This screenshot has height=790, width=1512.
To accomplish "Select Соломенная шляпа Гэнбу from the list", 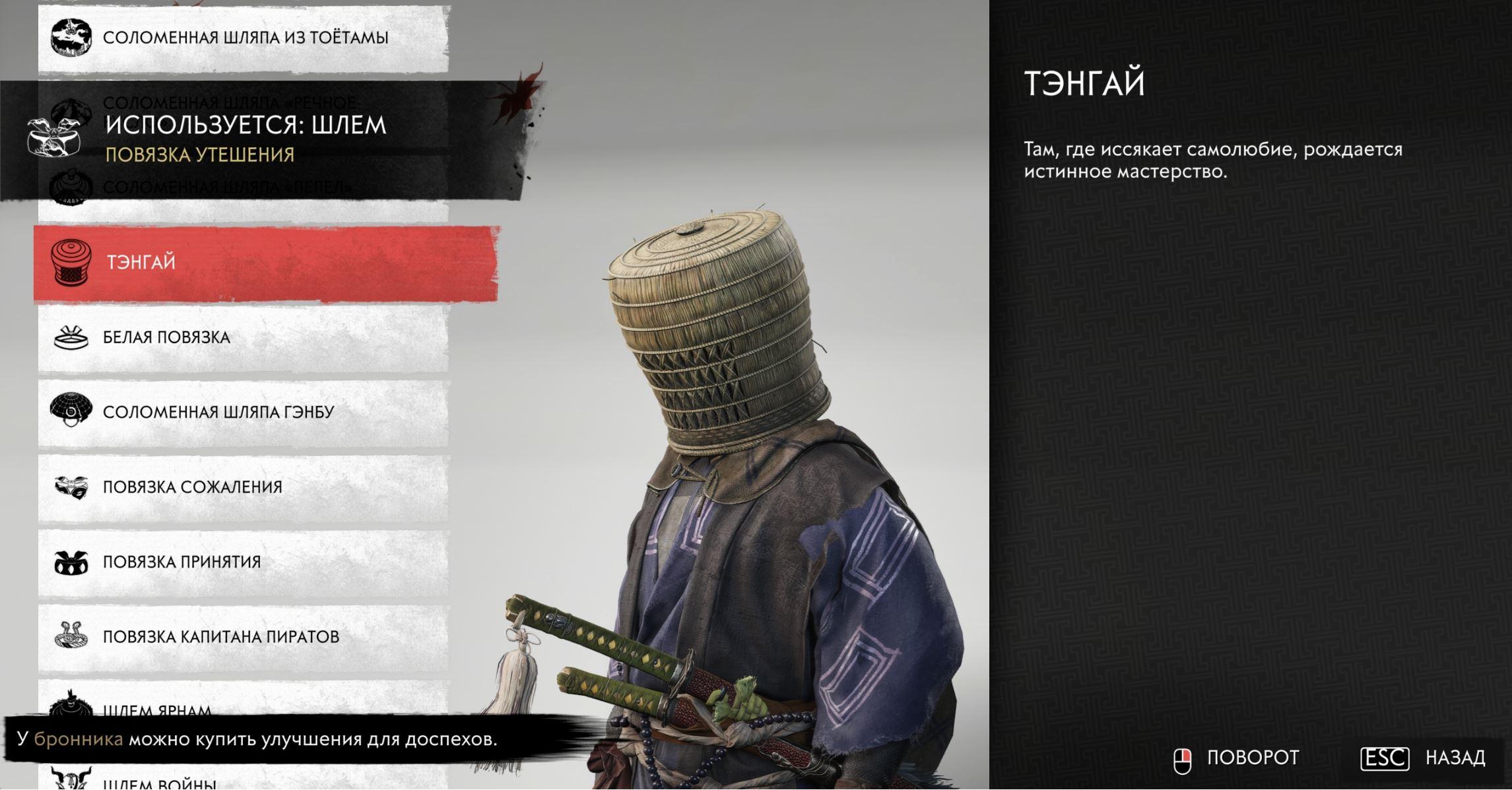I will [243, 412].
